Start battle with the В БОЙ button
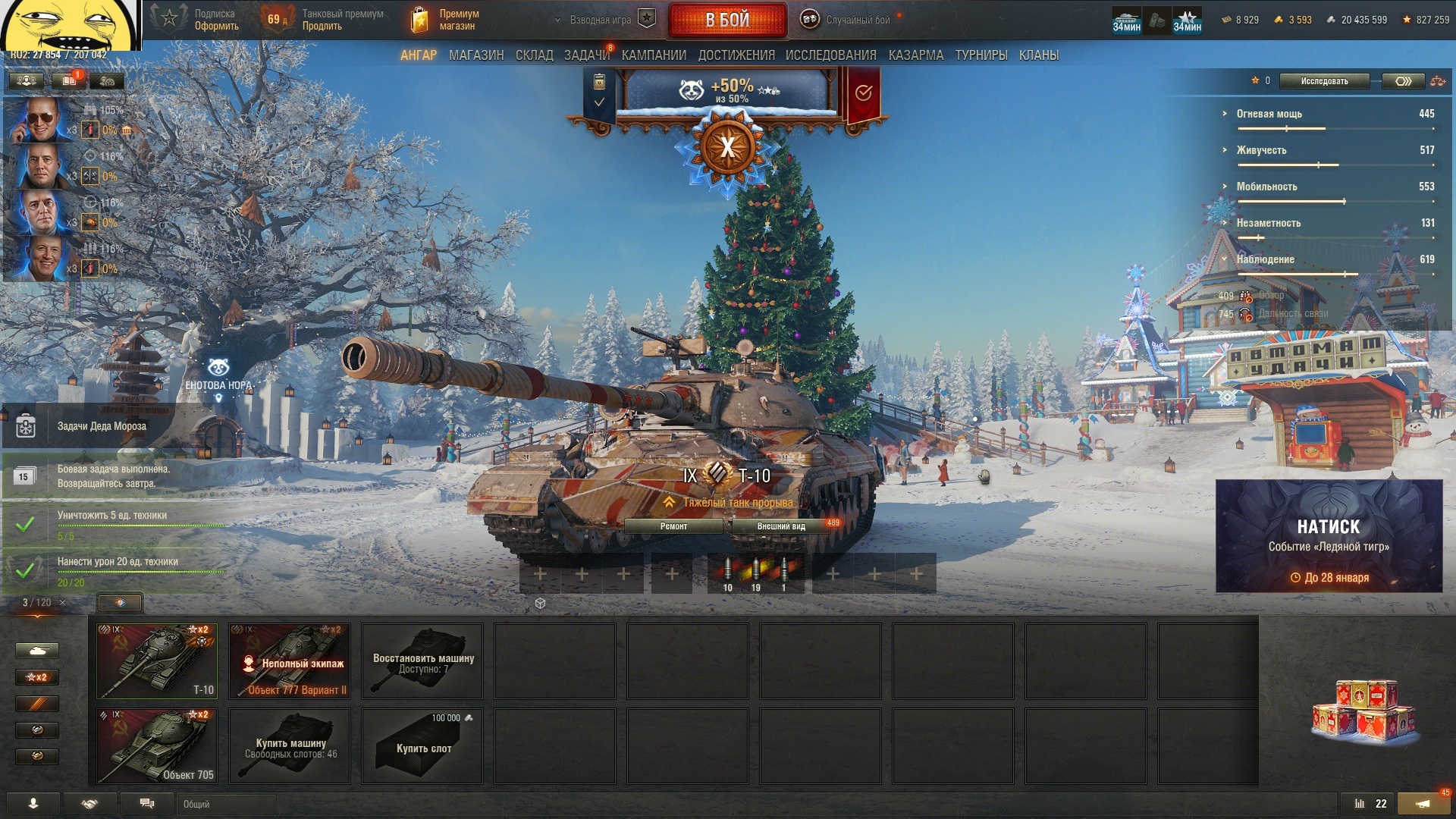Image resolution: width=1456 pixels, height=819 pixels. click(726, 20)
